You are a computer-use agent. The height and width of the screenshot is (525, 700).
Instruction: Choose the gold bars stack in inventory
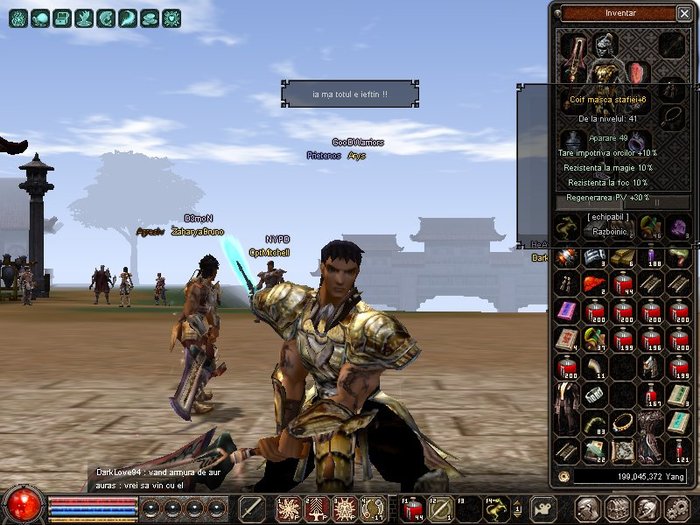click(x=622, y=256)
